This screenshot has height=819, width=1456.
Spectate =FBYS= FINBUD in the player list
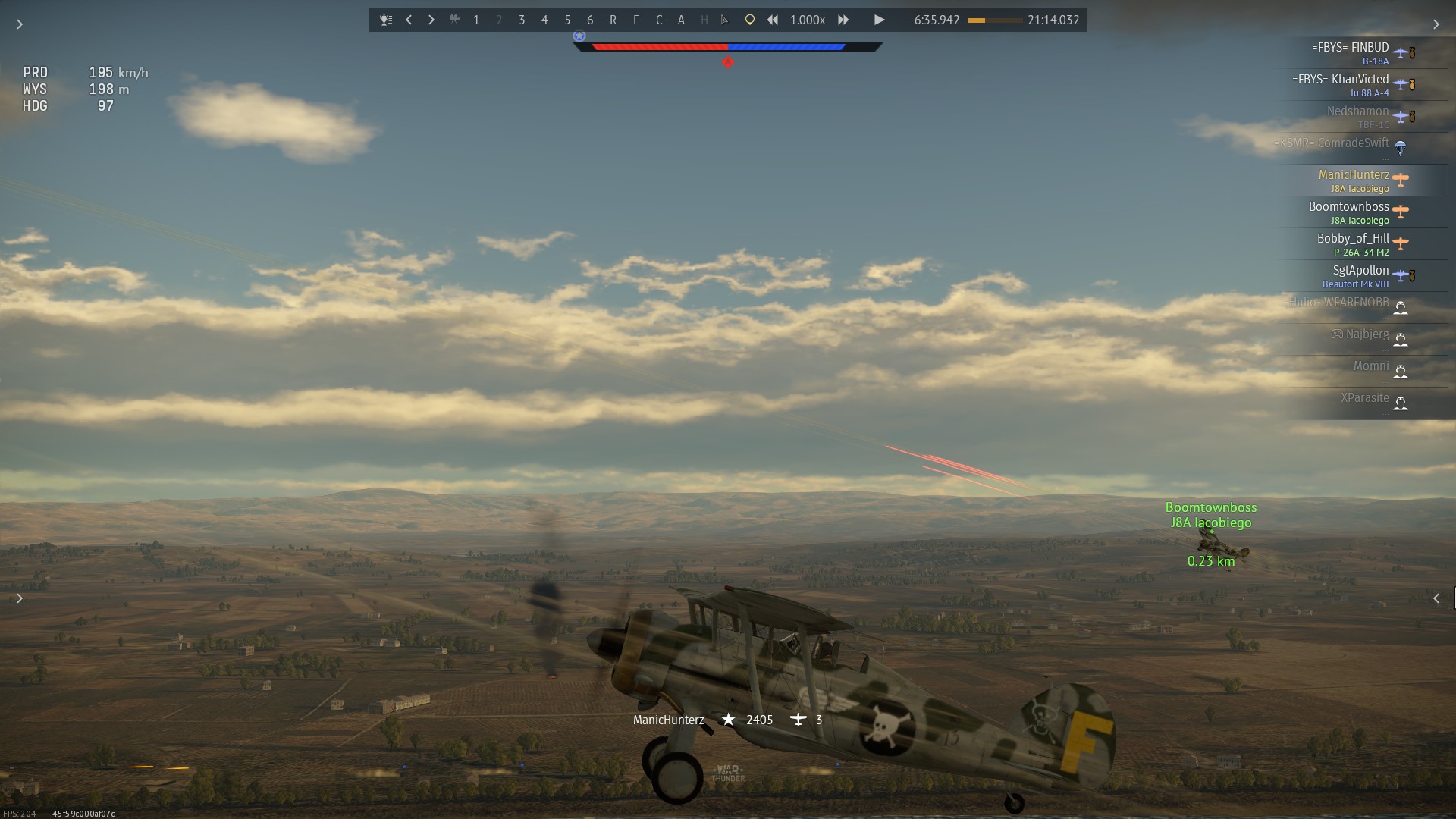1351,53
